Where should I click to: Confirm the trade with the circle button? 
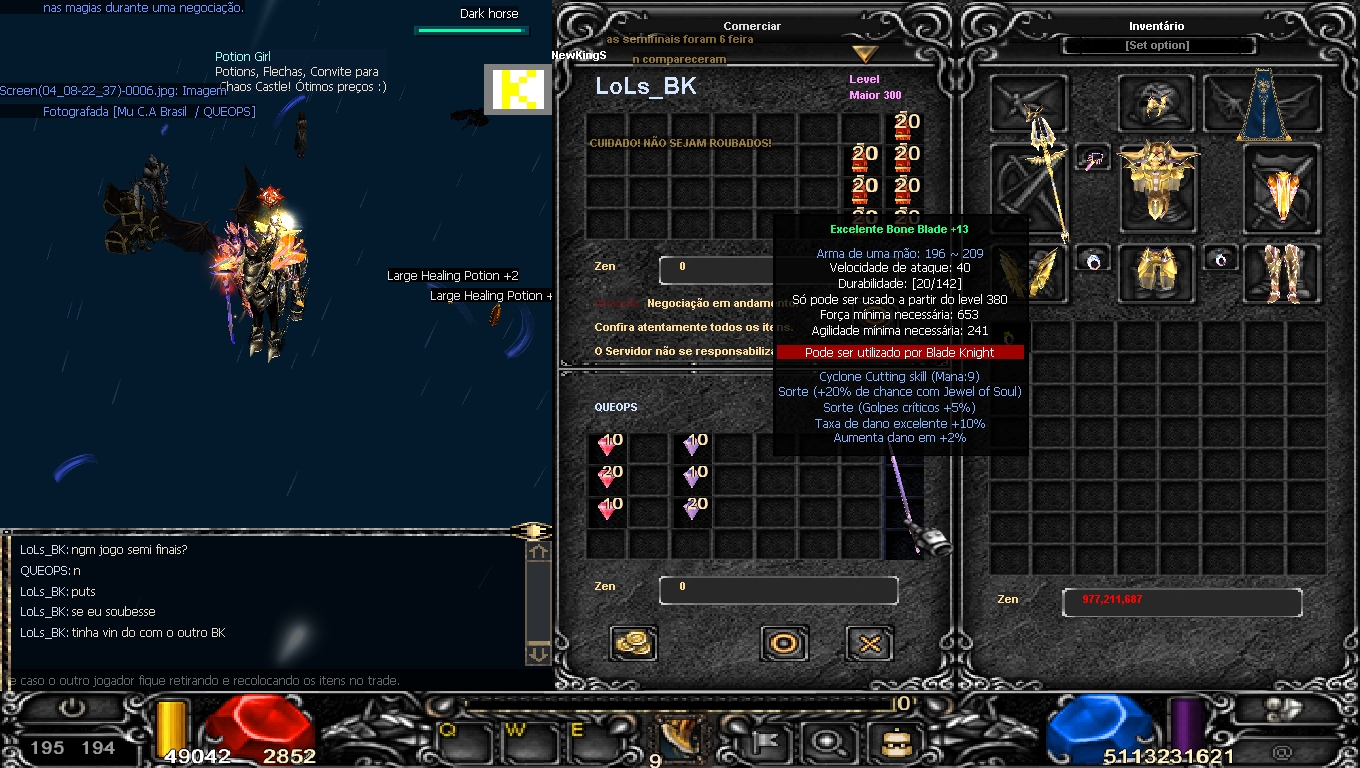[784, 643]
